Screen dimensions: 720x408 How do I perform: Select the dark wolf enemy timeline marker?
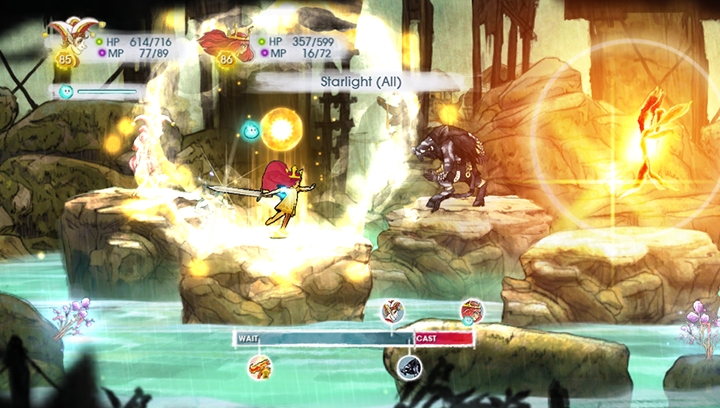click(409, 367)
